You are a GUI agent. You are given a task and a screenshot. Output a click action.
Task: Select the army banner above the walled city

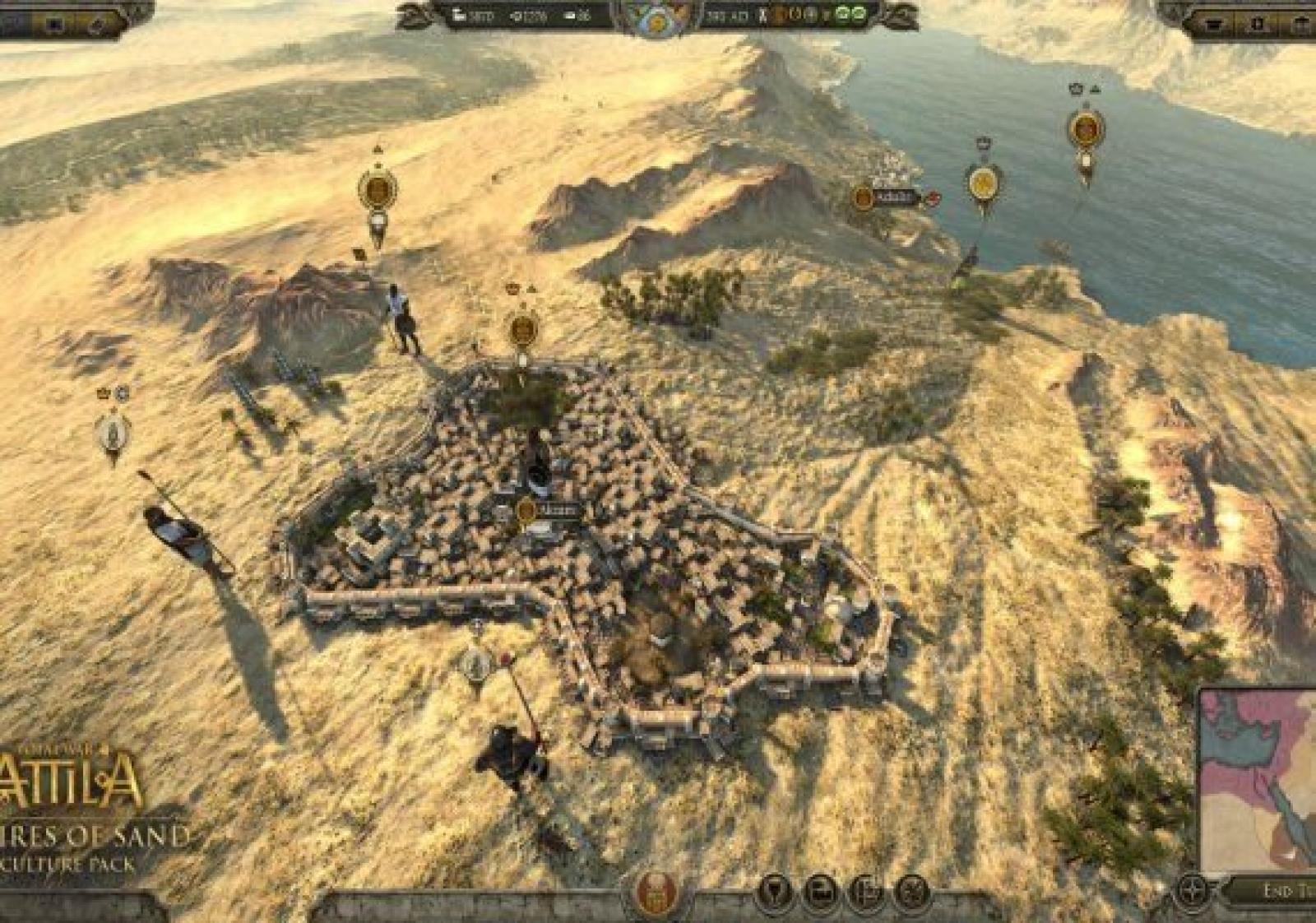523,330
